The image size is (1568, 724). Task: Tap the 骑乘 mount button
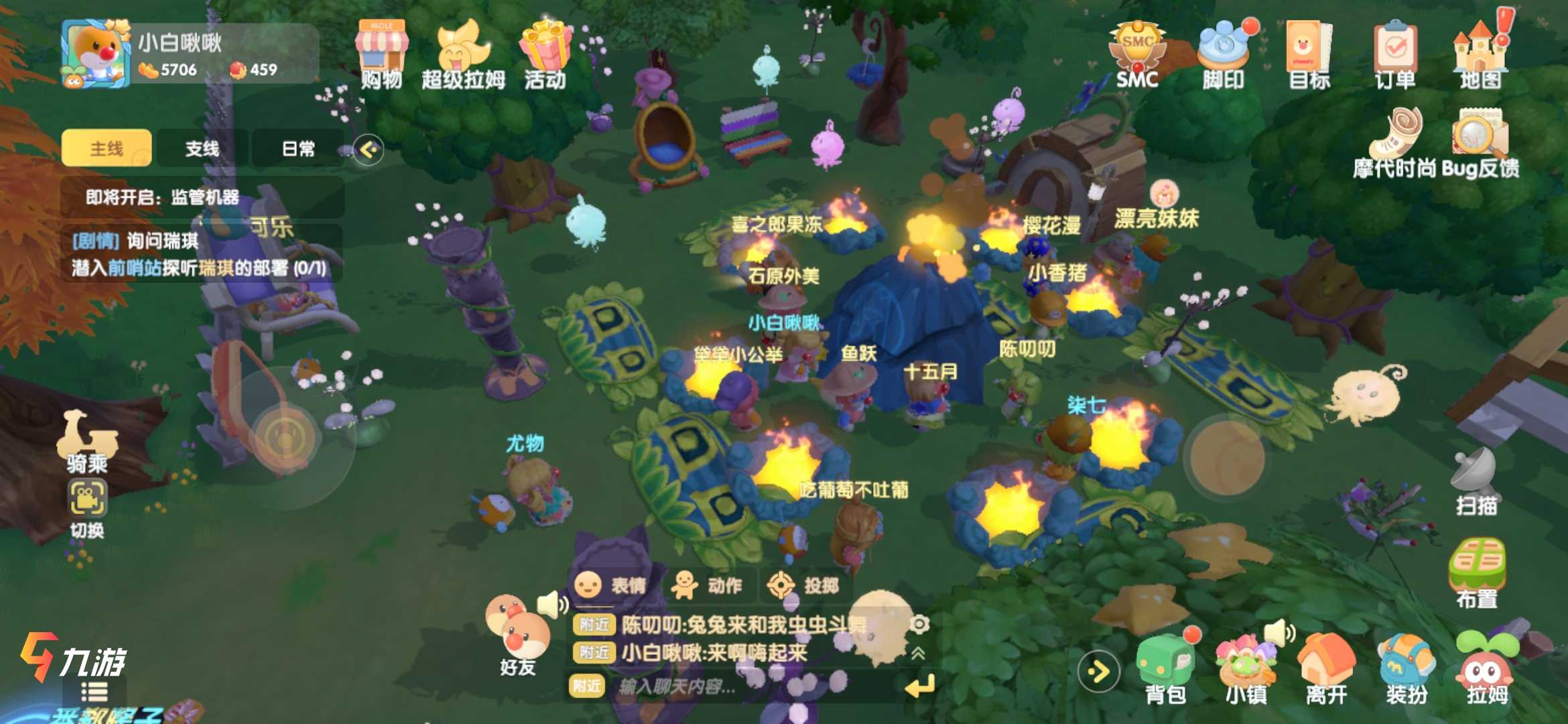point(86,441)
